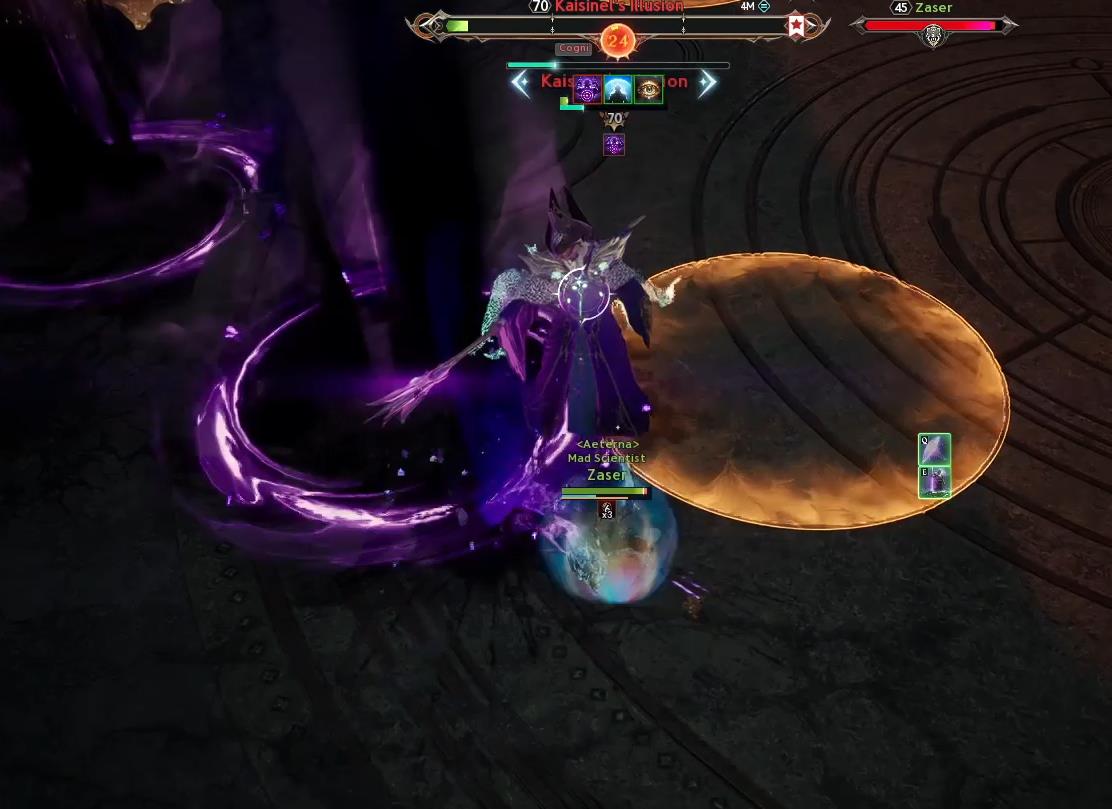Click the left arrow beside the boss name
The width and height of the screenshot is (1112, 809).
pos(521,84)
